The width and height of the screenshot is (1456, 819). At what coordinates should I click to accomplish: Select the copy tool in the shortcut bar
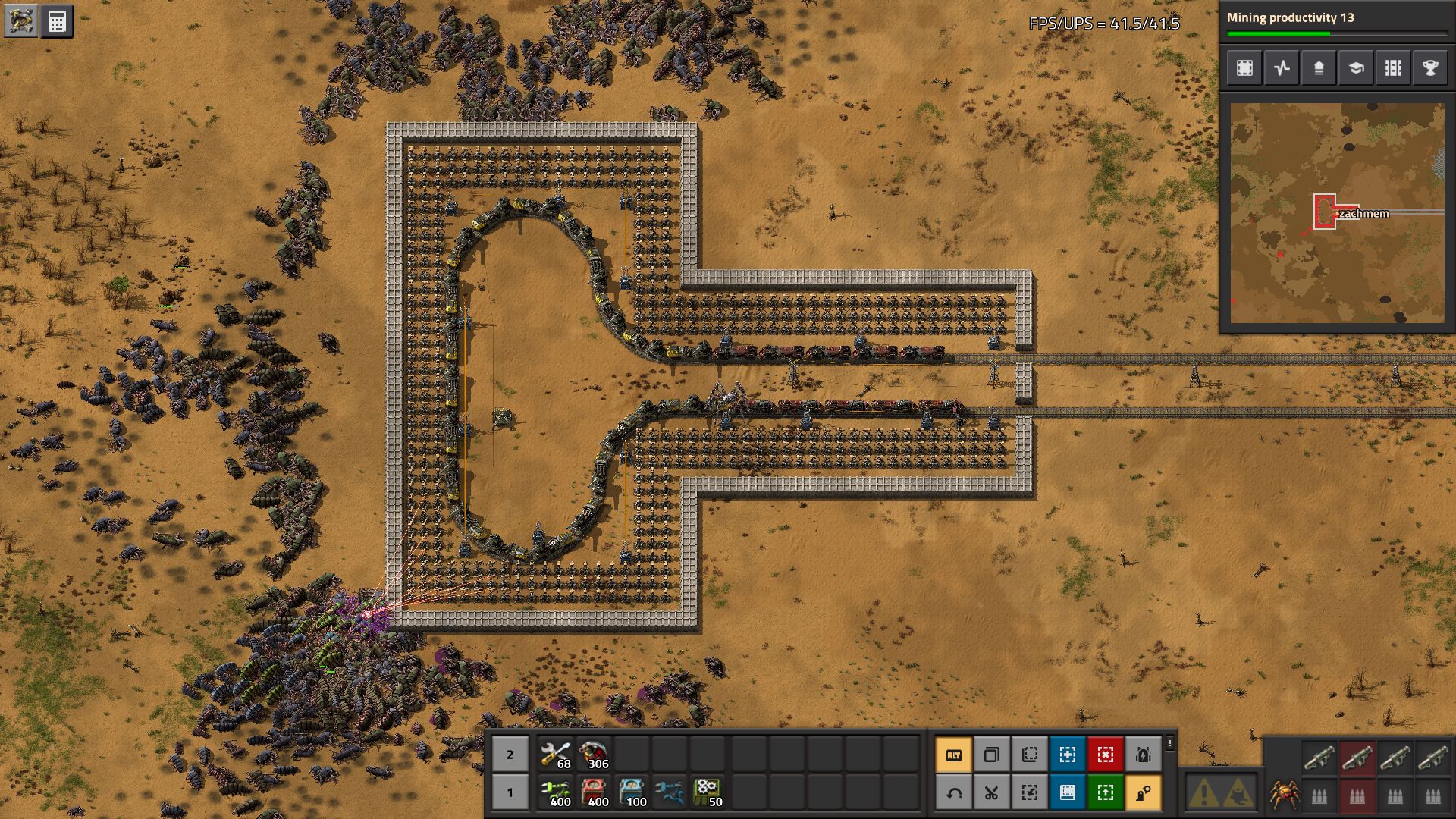click(x=992, y=755)
